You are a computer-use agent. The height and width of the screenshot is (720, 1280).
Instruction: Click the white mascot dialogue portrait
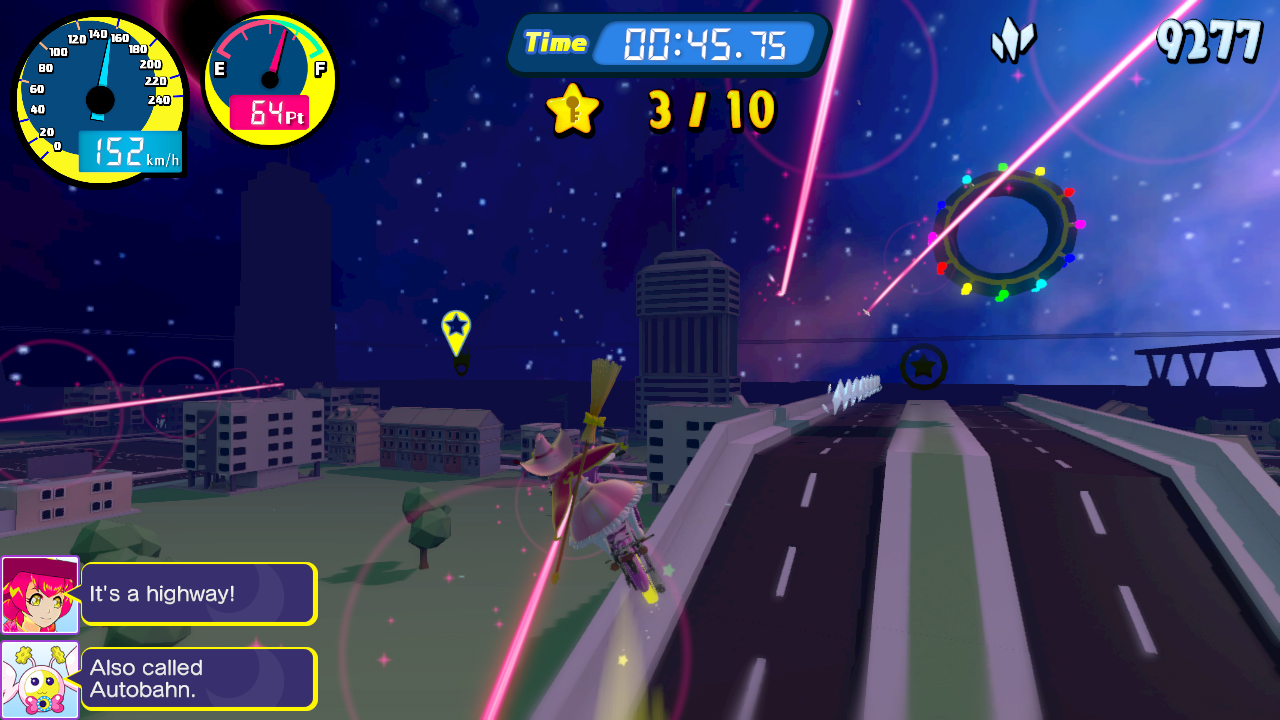point(40,679)
